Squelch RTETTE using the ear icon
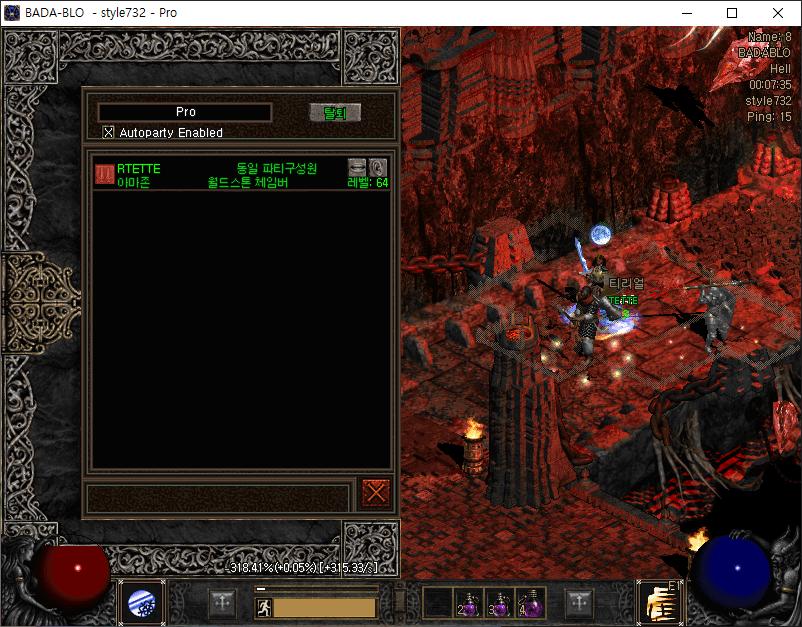The width and height of the screenshot is (802, 627). coord(378,167)
